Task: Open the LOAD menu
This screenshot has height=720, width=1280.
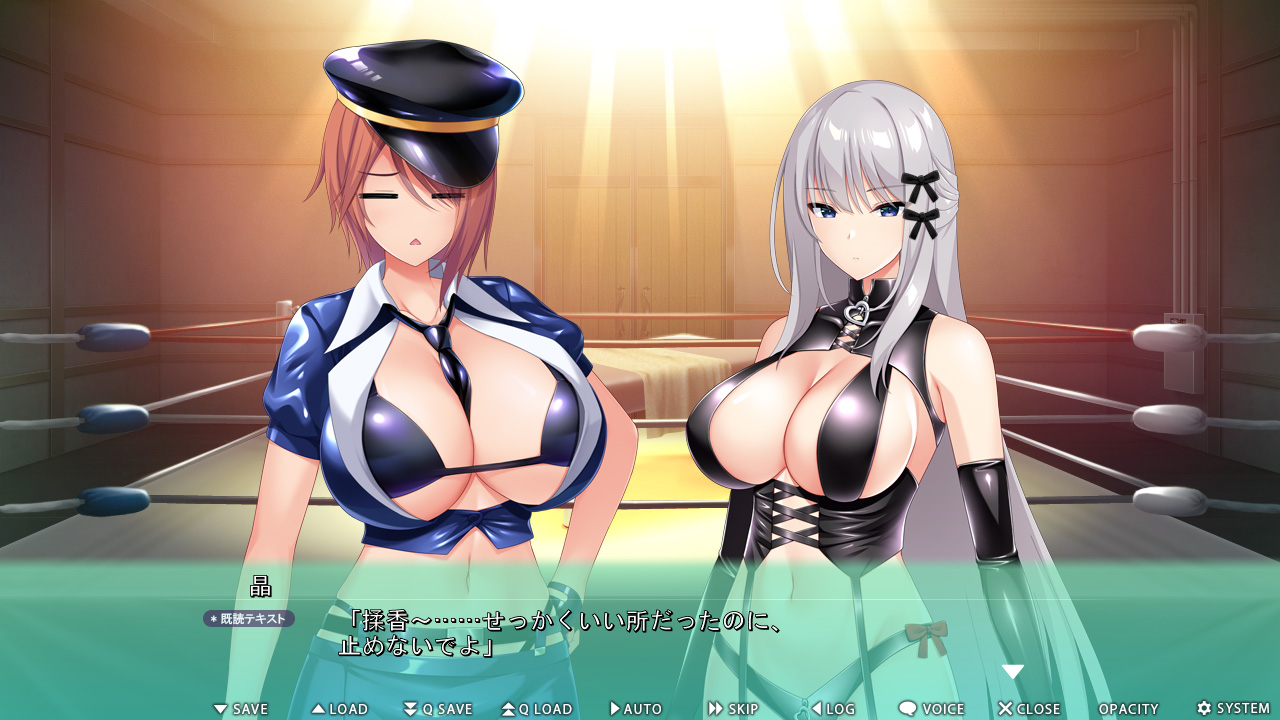Action: [x=340, y=709]
